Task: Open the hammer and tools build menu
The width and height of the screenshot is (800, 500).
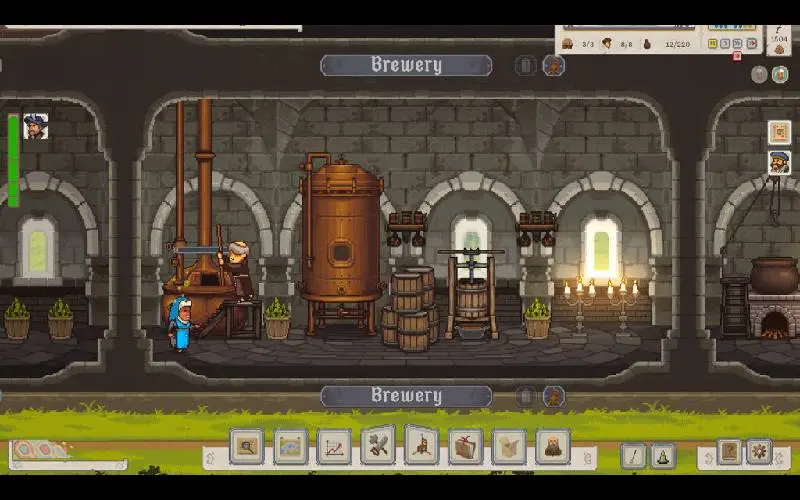Action: click(378, 446)
